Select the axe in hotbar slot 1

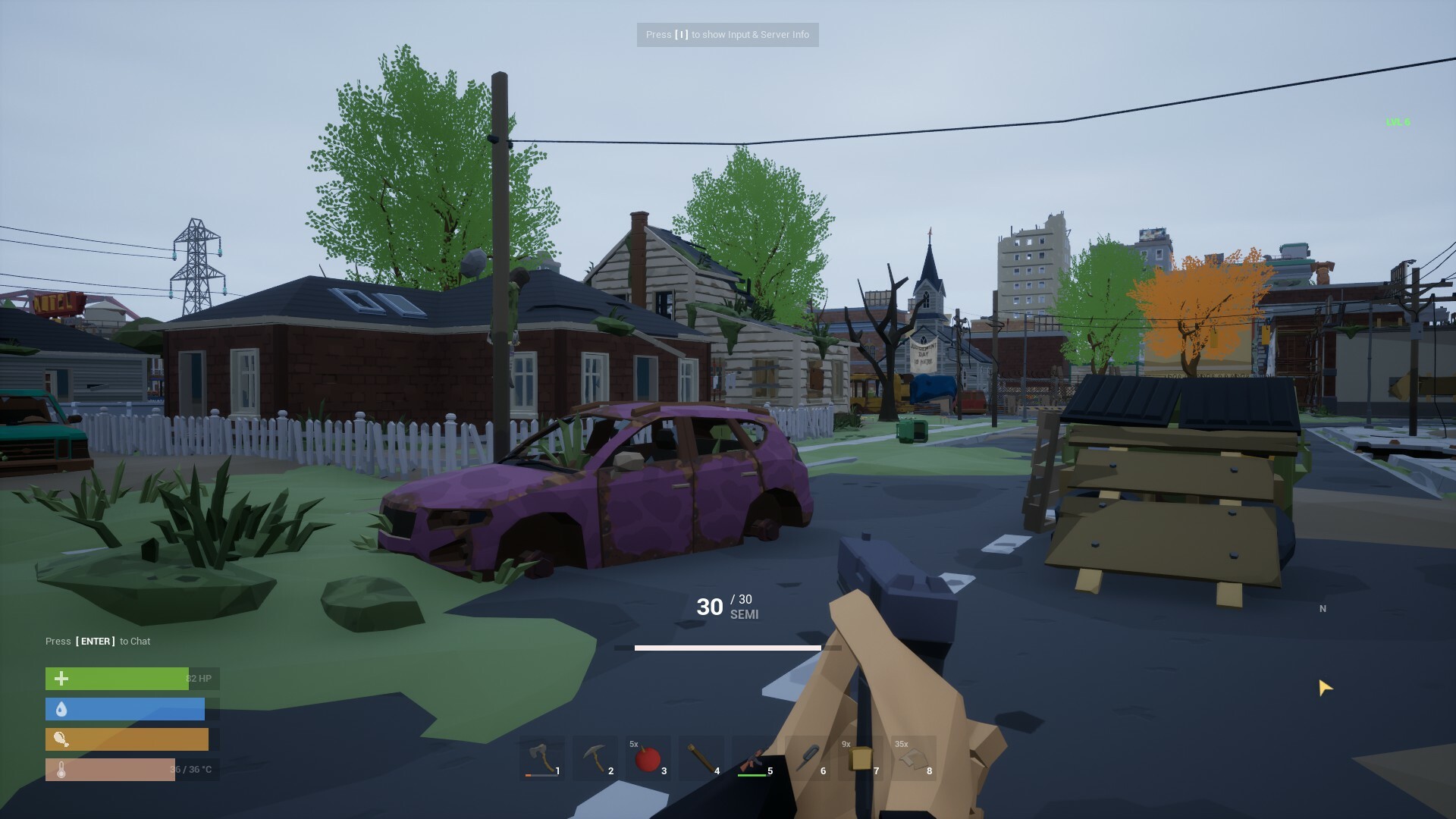[x=541, y=758]
